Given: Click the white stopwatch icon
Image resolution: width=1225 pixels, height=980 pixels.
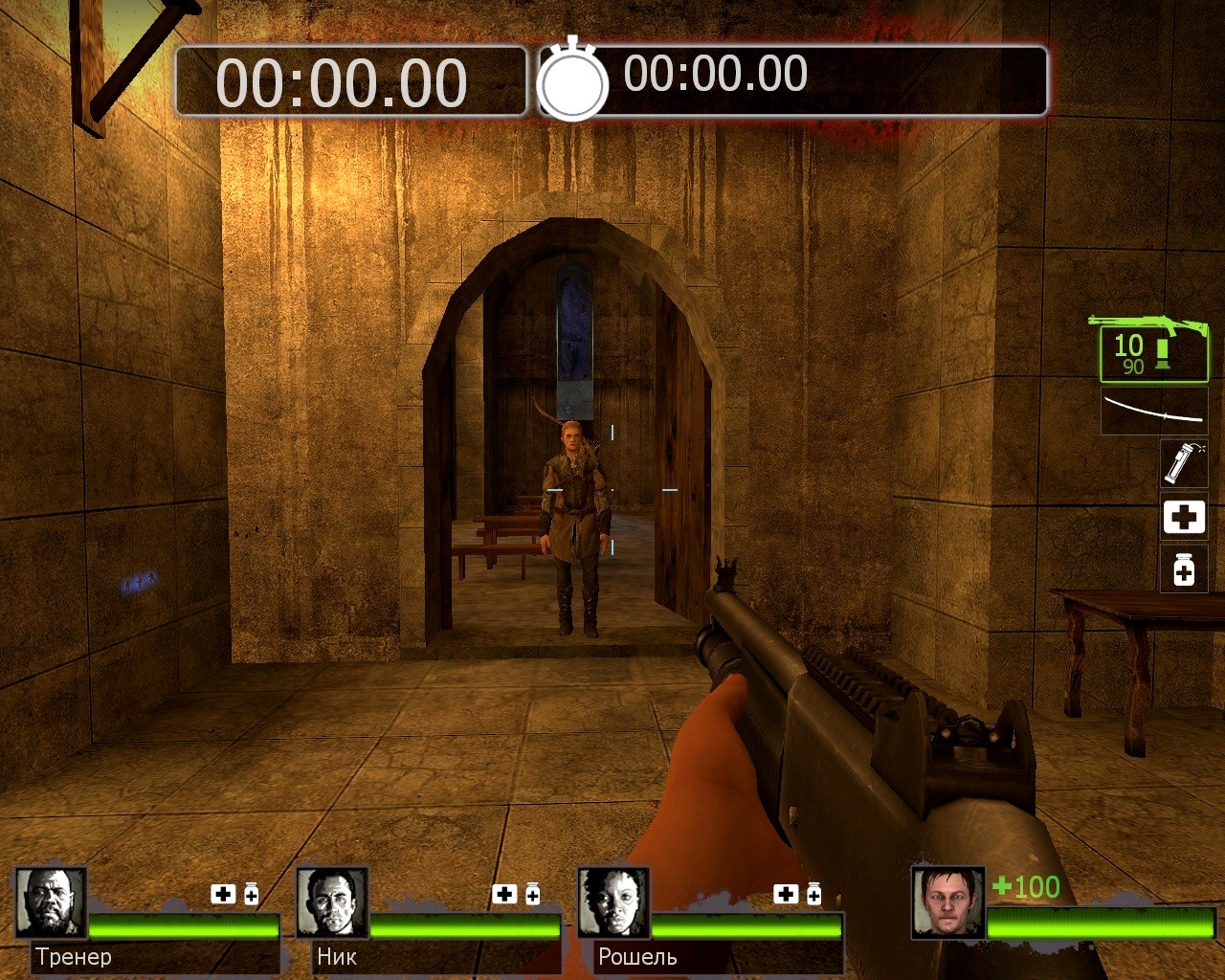Looking at the screenshot, I should point(572,82).
